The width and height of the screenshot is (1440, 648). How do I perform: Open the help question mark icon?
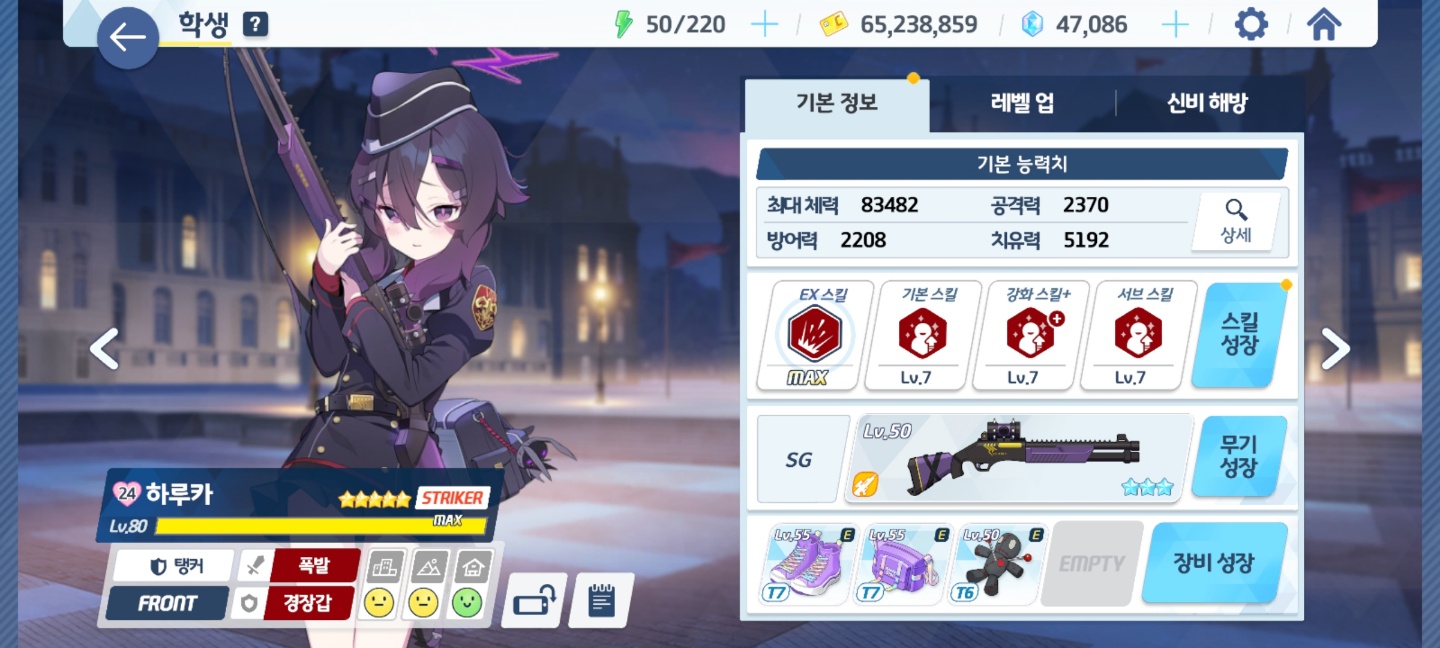coord(255,24)
